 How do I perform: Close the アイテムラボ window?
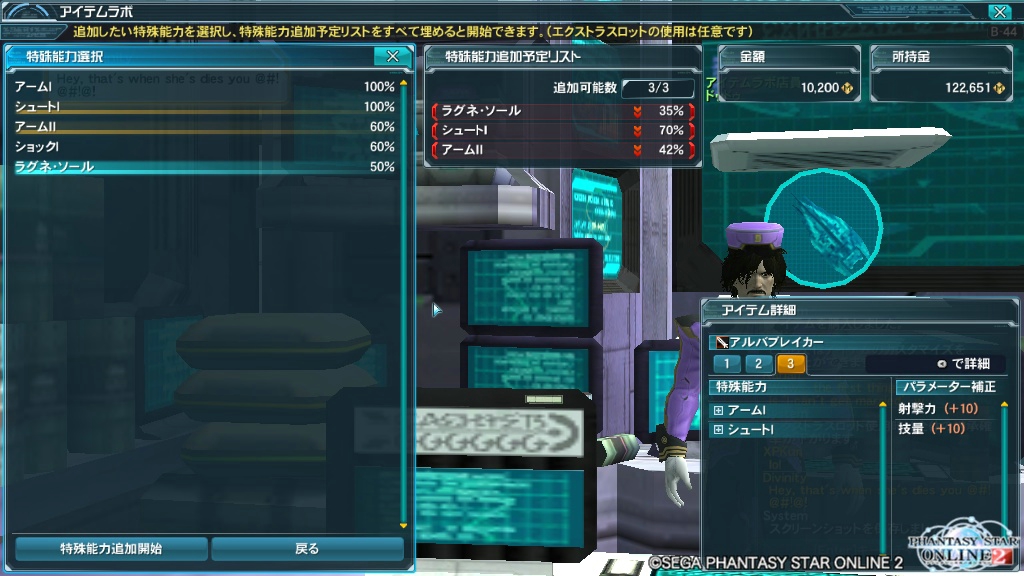point(999,12)
